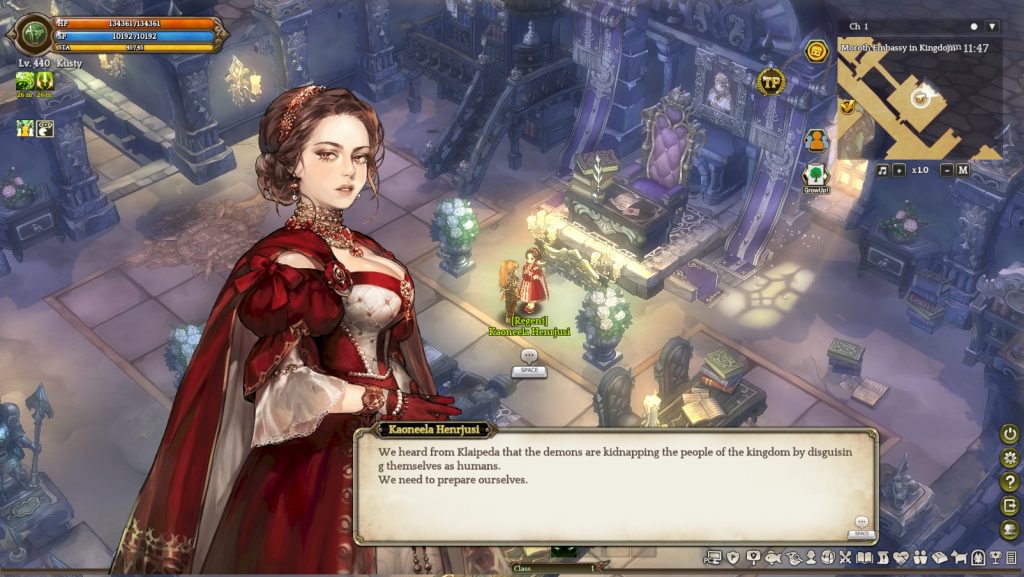Click the power button icon
The height and width of the screenshot is (577, 1024).
pyautogui.click(x=1010, y=434)
